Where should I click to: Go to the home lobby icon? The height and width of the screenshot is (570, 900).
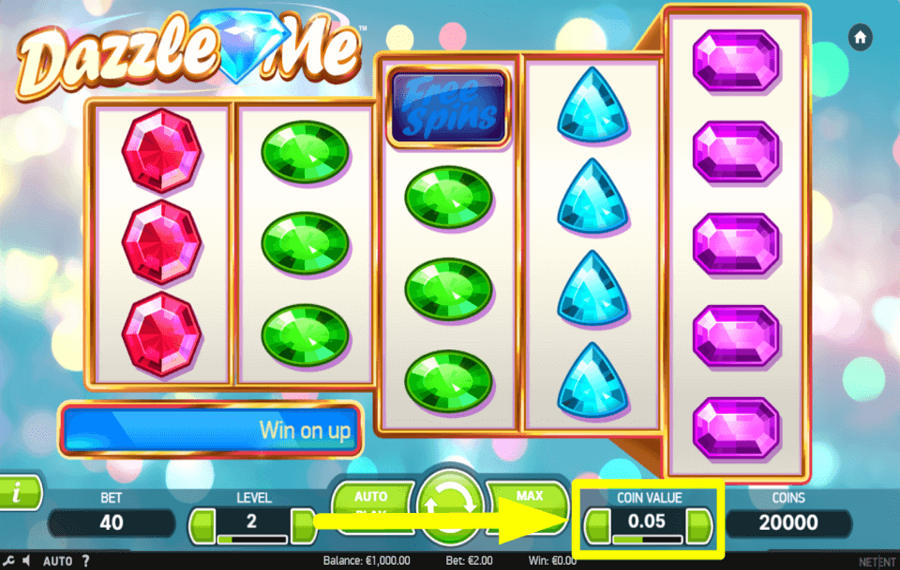tap(859, 37)
